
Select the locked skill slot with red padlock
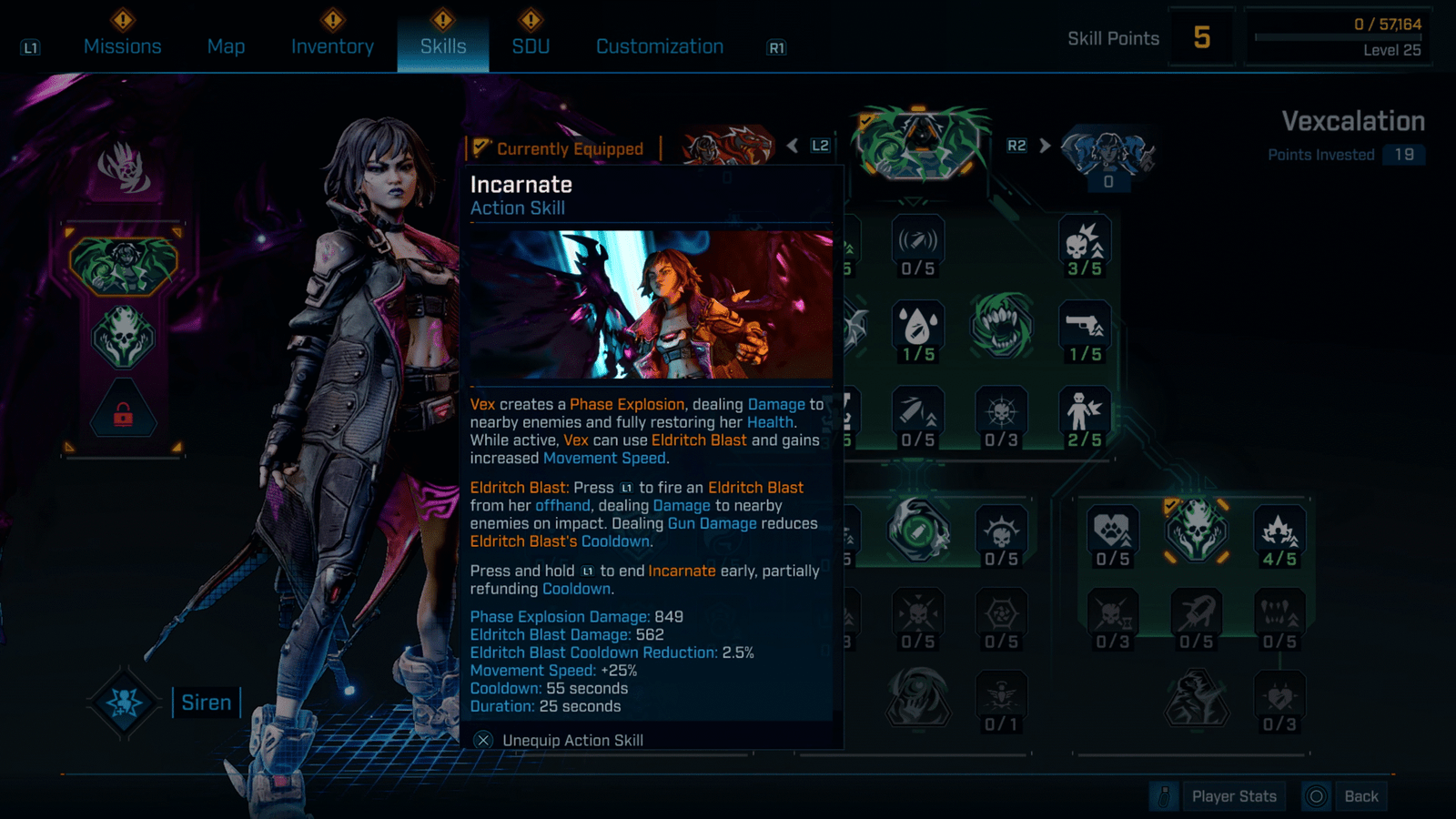pyautogui.click(x=123, y=415)
